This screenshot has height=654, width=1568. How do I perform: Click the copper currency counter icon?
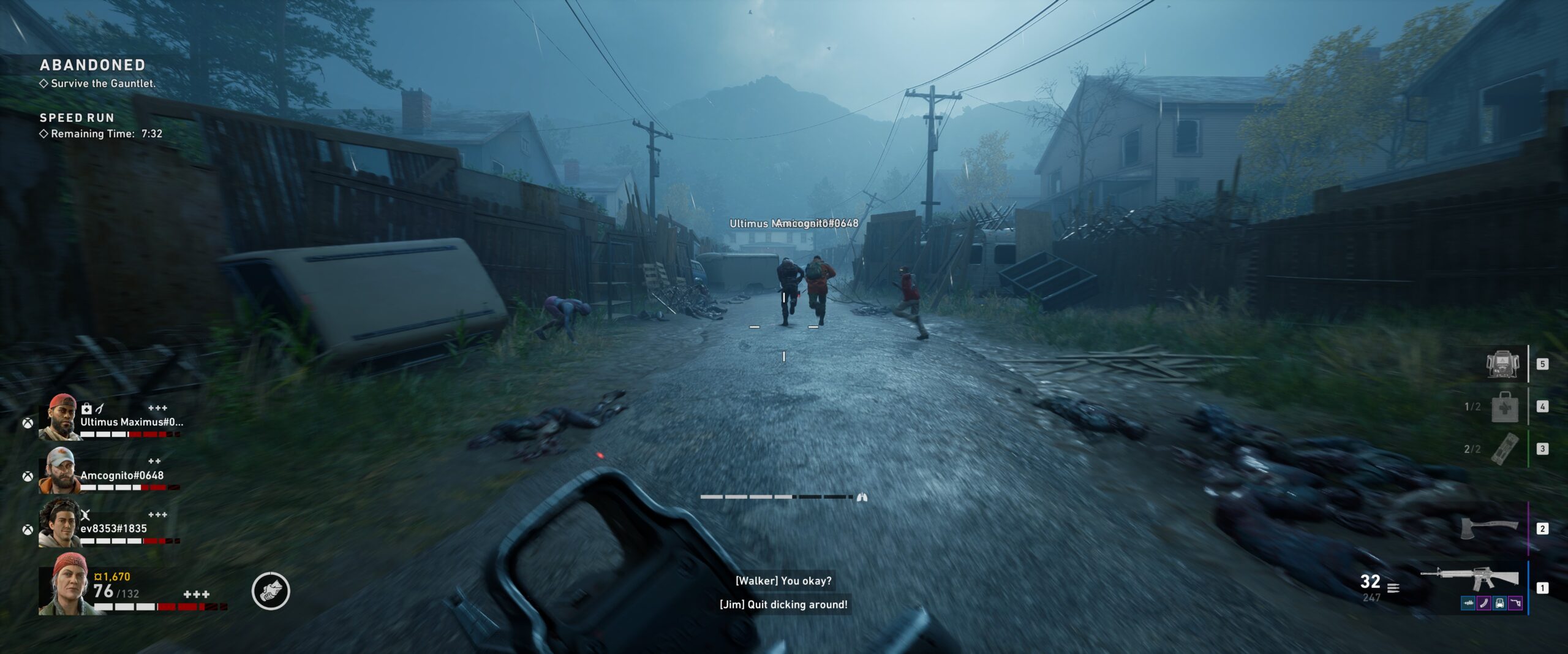coord(98,577)
